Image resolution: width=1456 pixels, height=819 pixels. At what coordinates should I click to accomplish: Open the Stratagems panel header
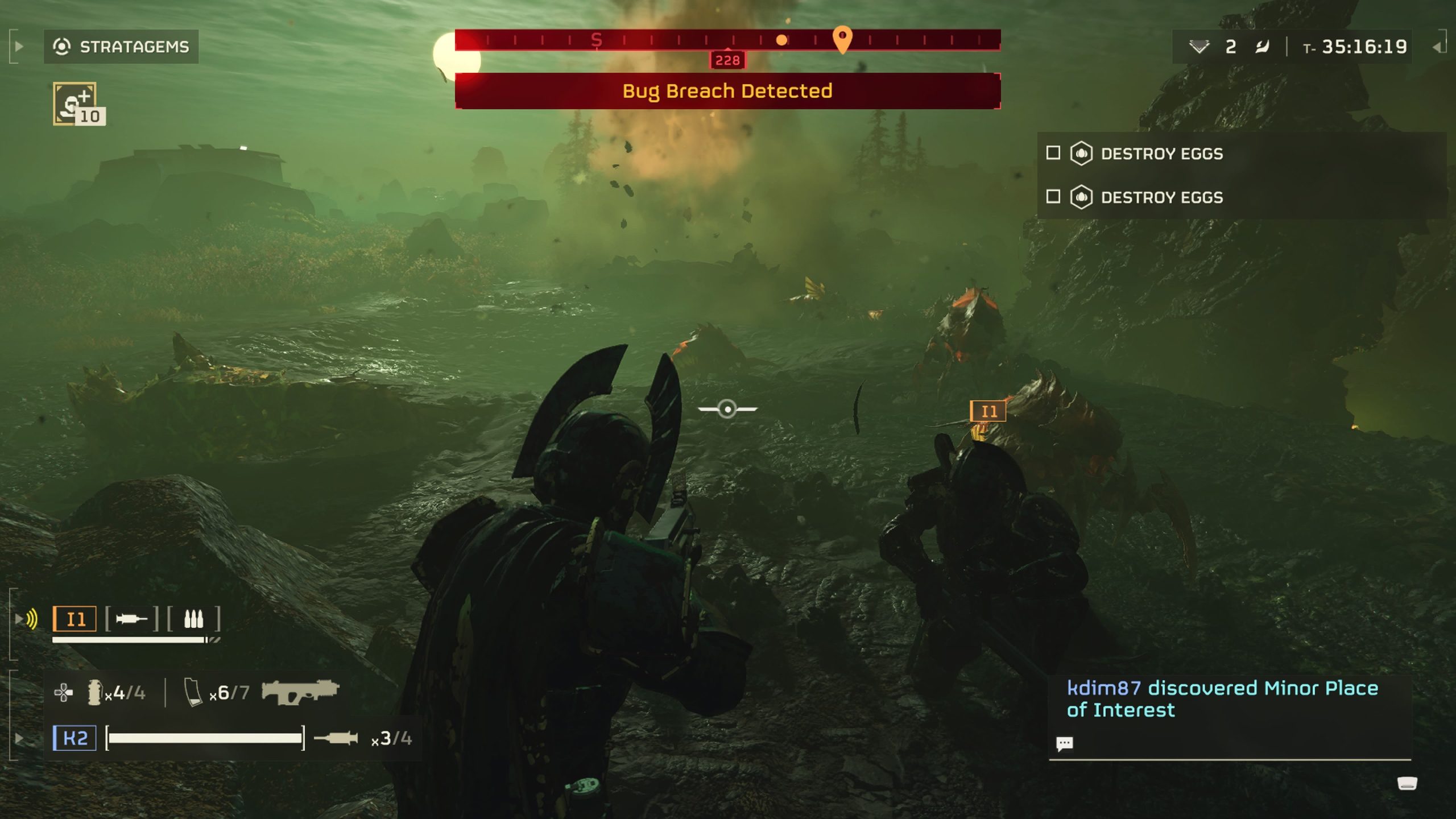point(121,47)
